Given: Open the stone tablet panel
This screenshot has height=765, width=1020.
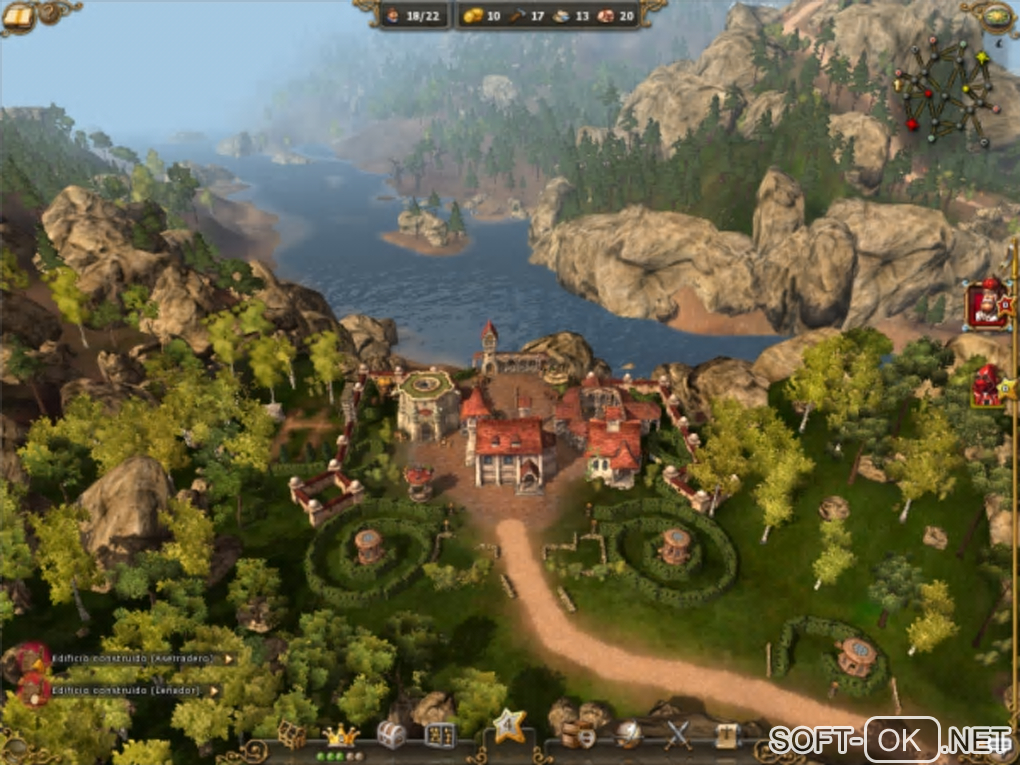Looking at the screenshot, I should [440, 735].
